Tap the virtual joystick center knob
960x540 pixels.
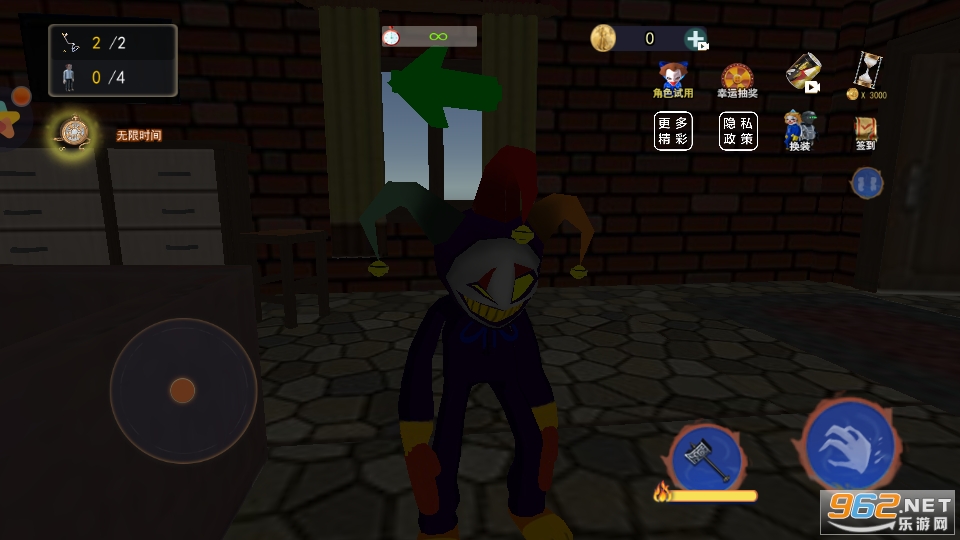[182, 389]
